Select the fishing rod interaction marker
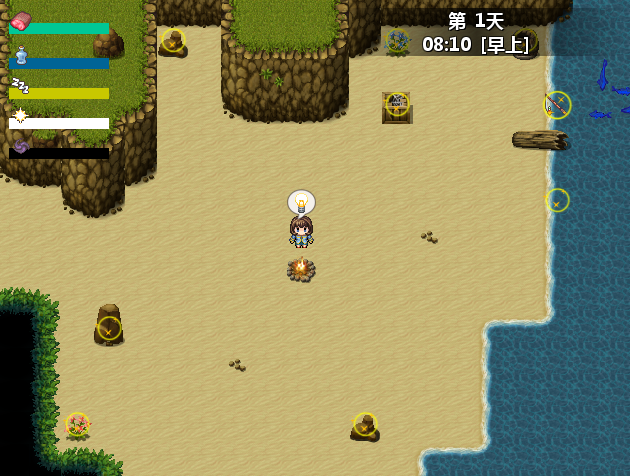This screenshot has height=476, width=630. [557, 105]
